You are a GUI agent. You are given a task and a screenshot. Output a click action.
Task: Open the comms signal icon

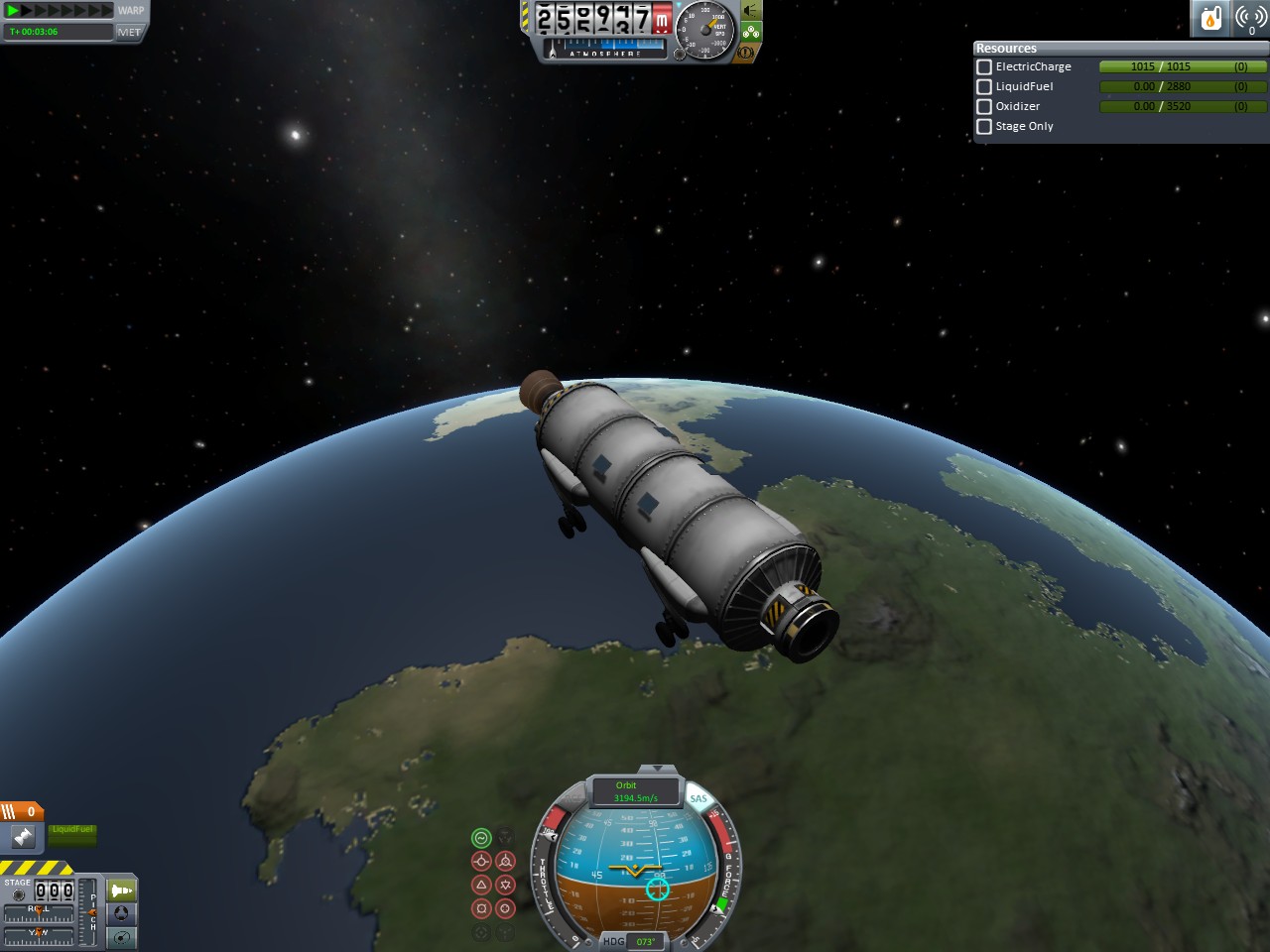tap(1250, 18)
